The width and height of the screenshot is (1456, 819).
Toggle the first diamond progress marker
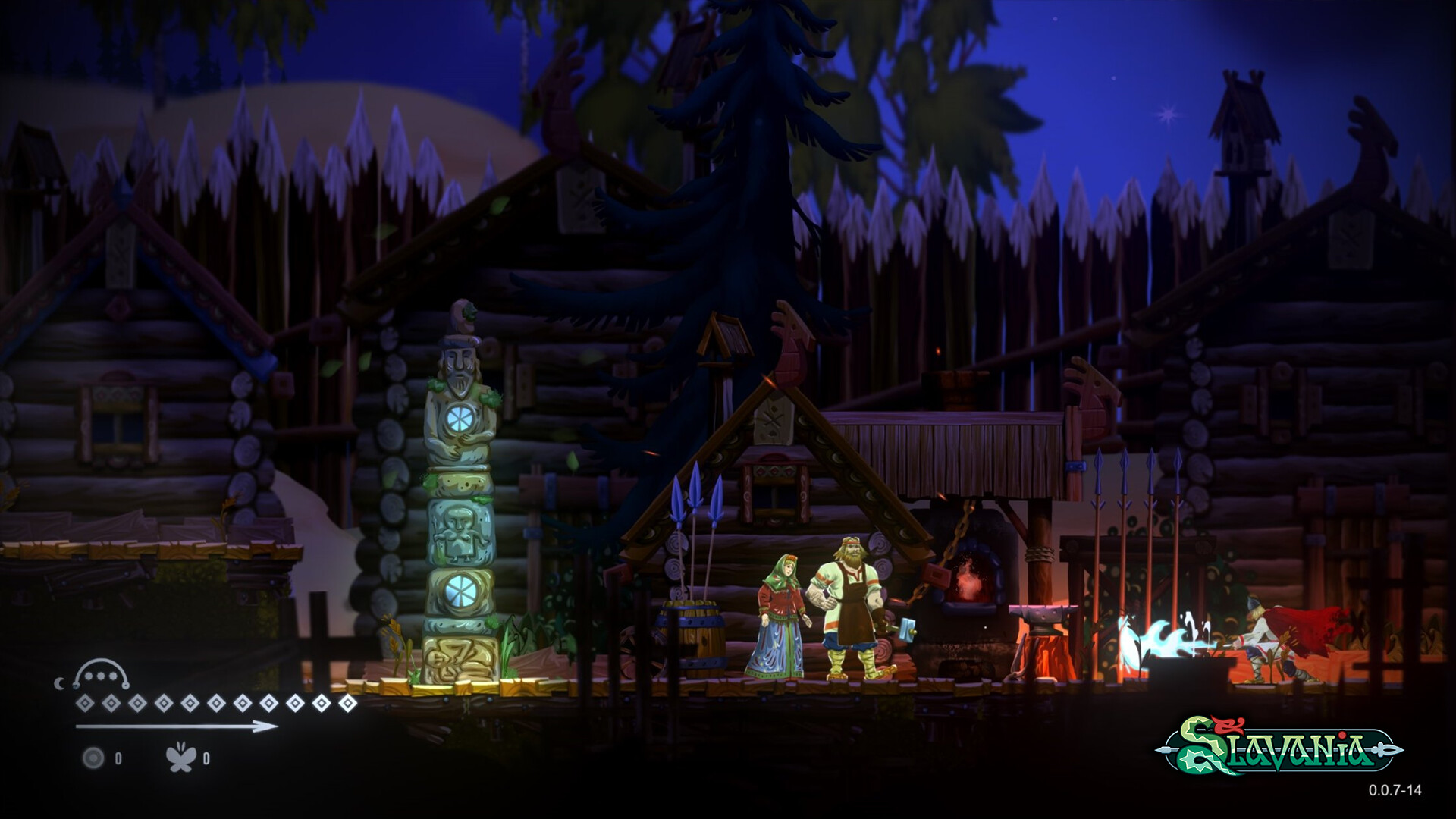[86, 703]
